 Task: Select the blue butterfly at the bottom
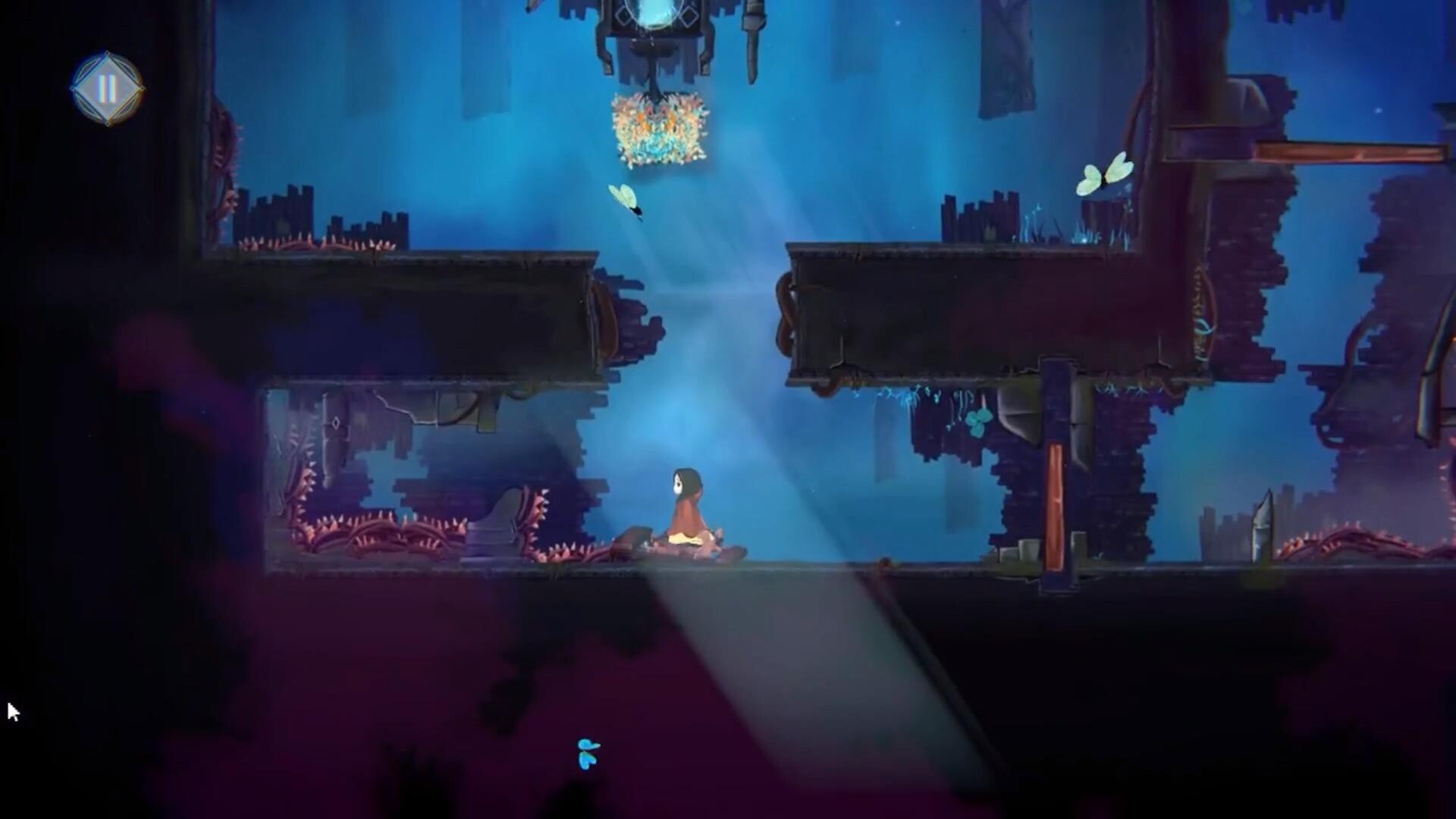coord(588,755)
